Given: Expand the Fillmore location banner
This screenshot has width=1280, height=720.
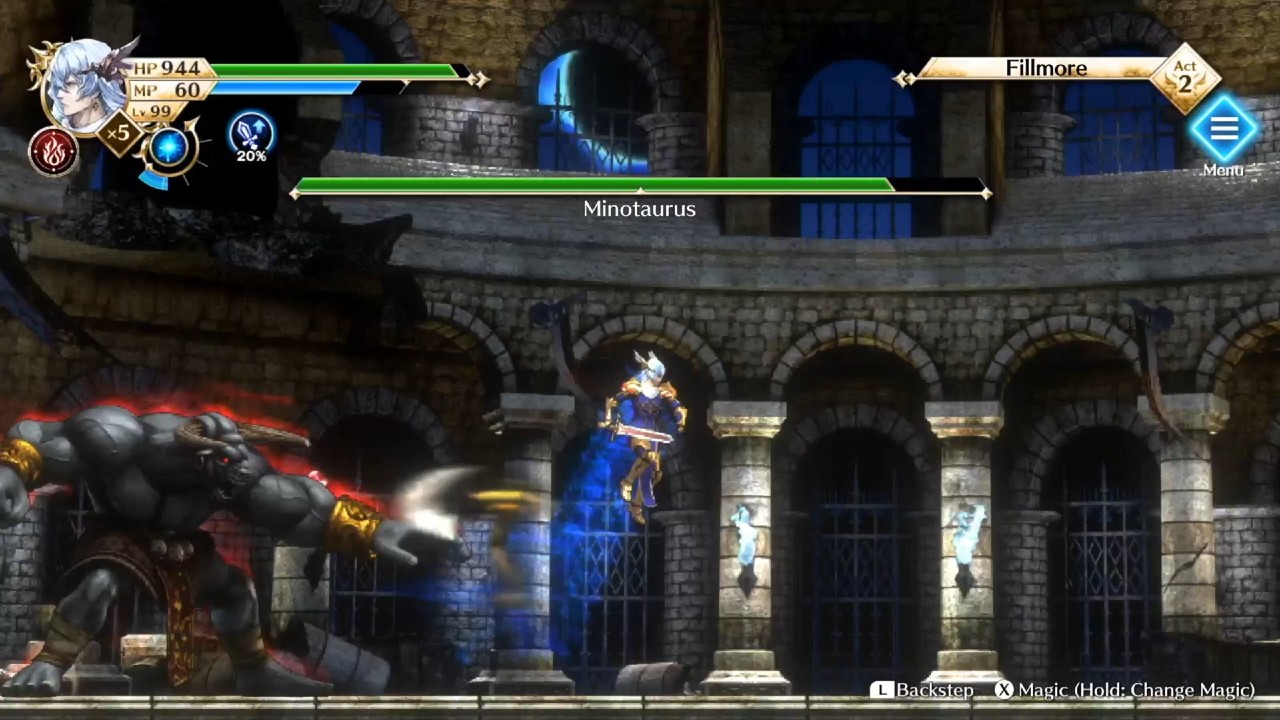Looking at the screenshot, I should [1046, 68].
